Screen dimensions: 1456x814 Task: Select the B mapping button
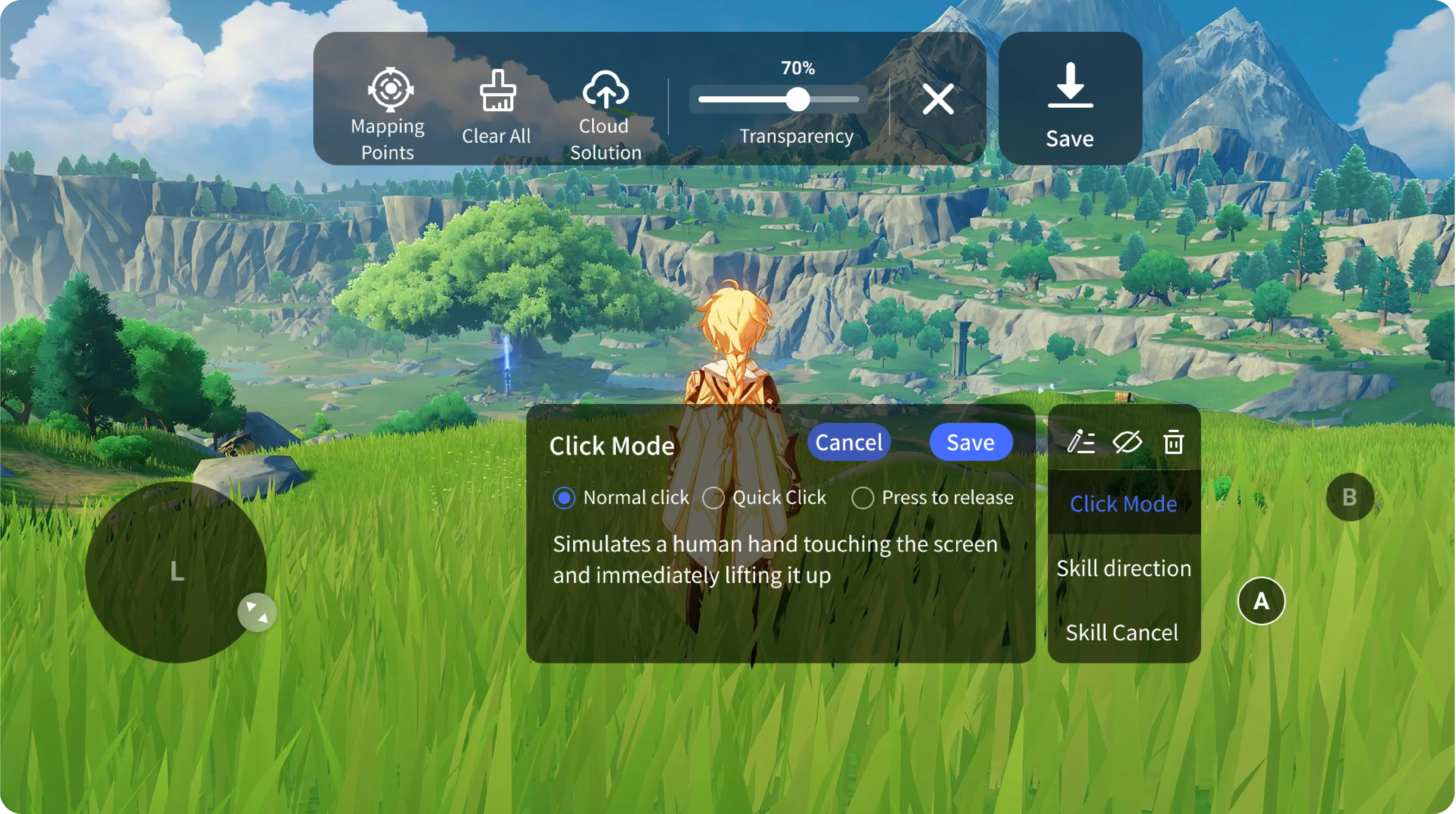(x=1350, y=497)
